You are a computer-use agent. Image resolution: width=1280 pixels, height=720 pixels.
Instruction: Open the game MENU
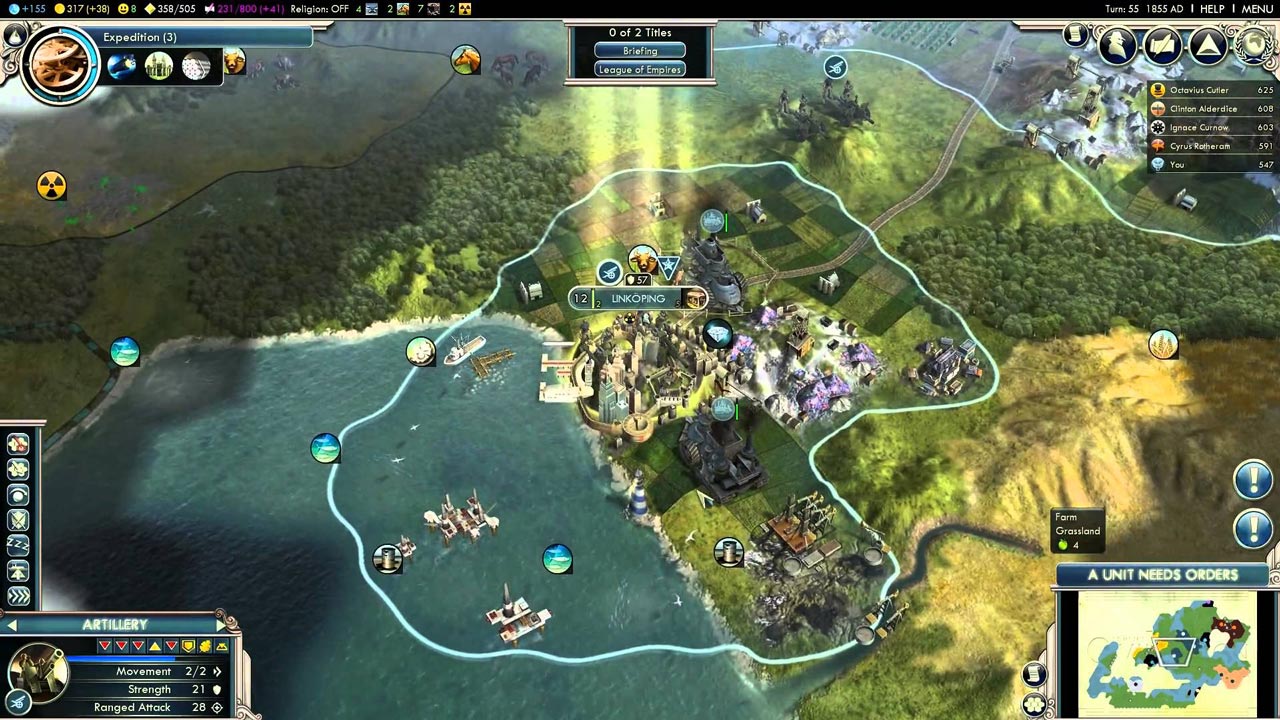point(1257,9)
